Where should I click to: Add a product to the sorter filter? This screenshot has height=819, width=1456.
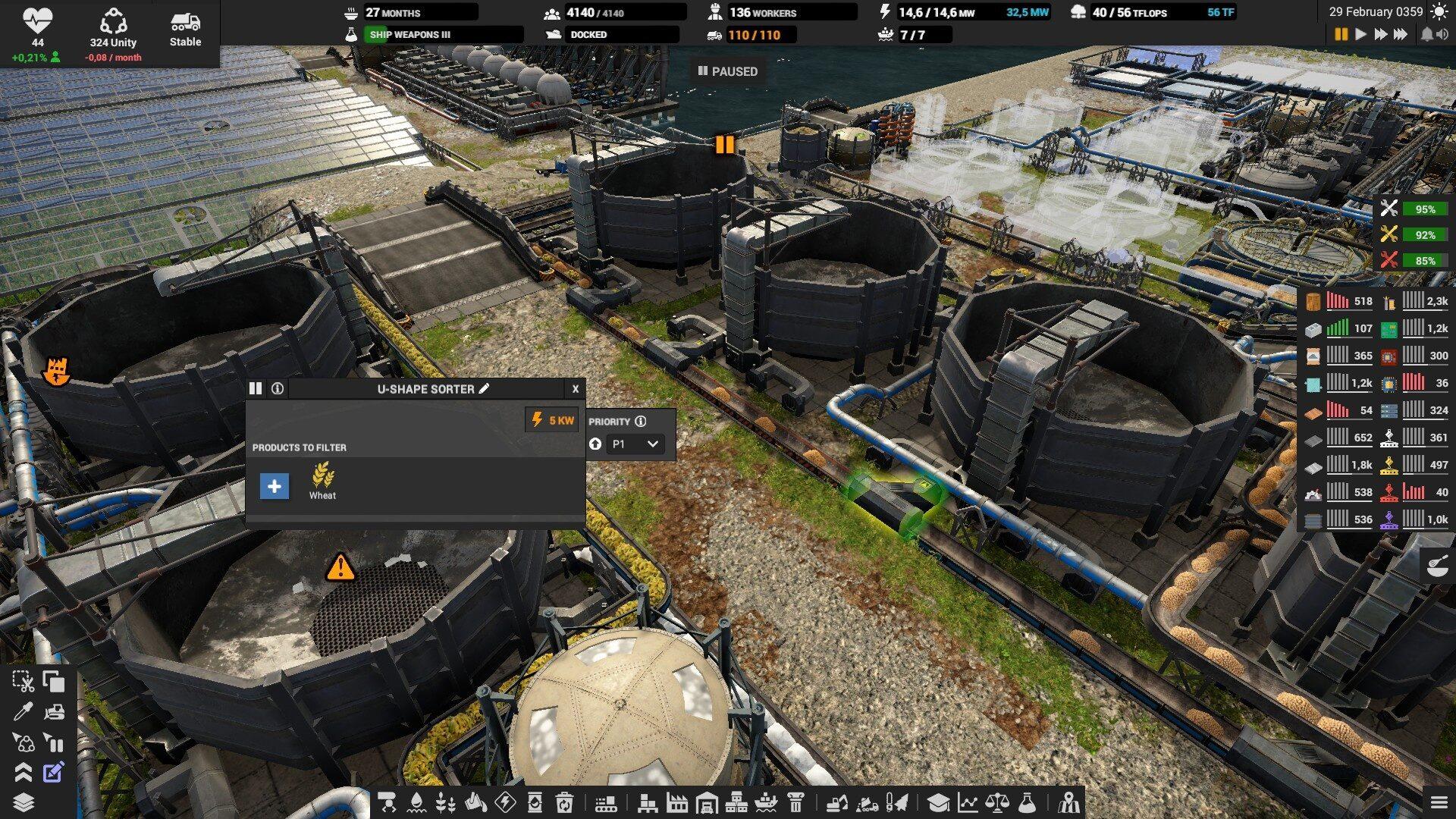[274, 486]
